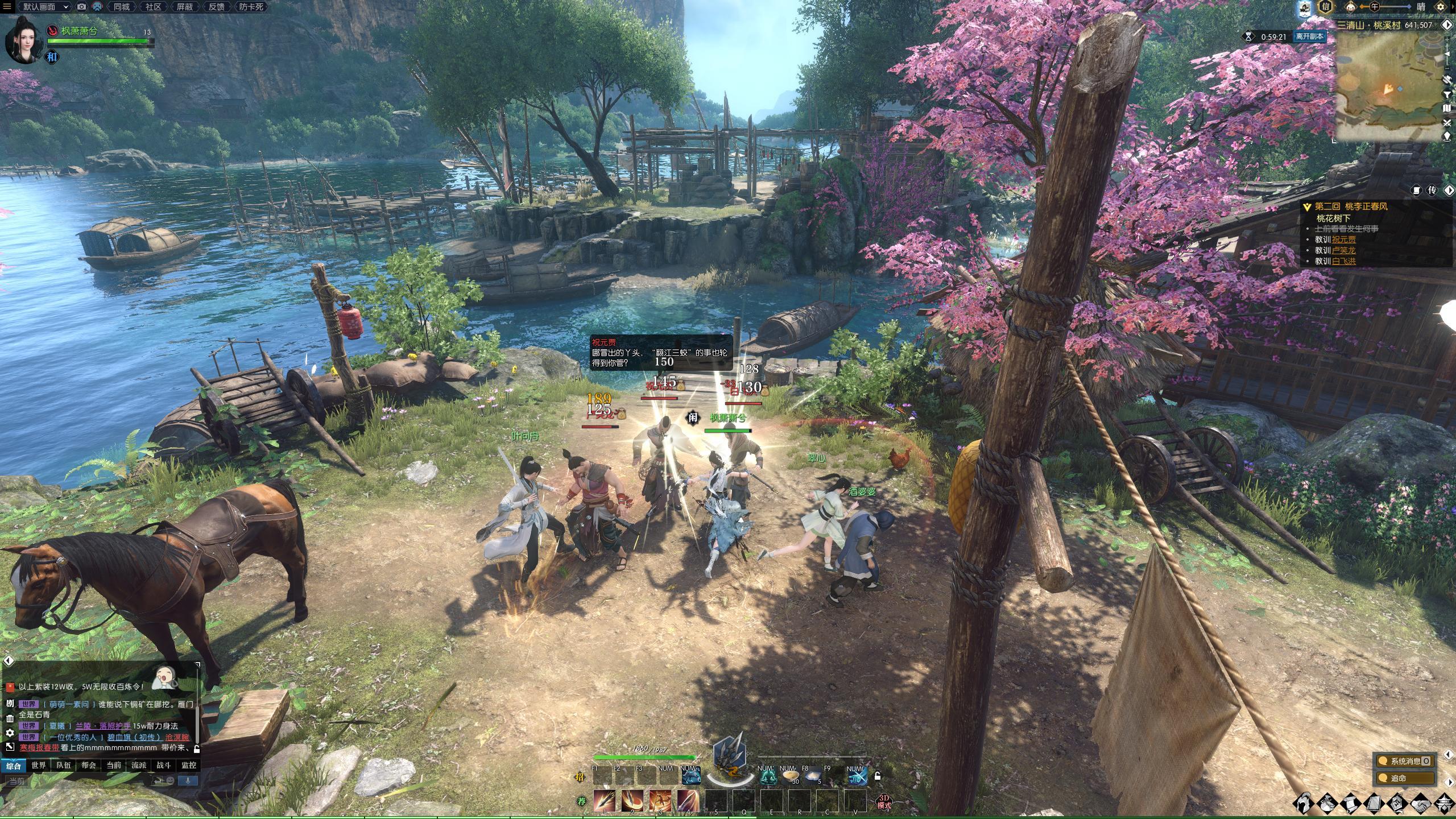Open the 战斗 combat log tab
Screen dimensions: 1456x819
click(164, 766)
